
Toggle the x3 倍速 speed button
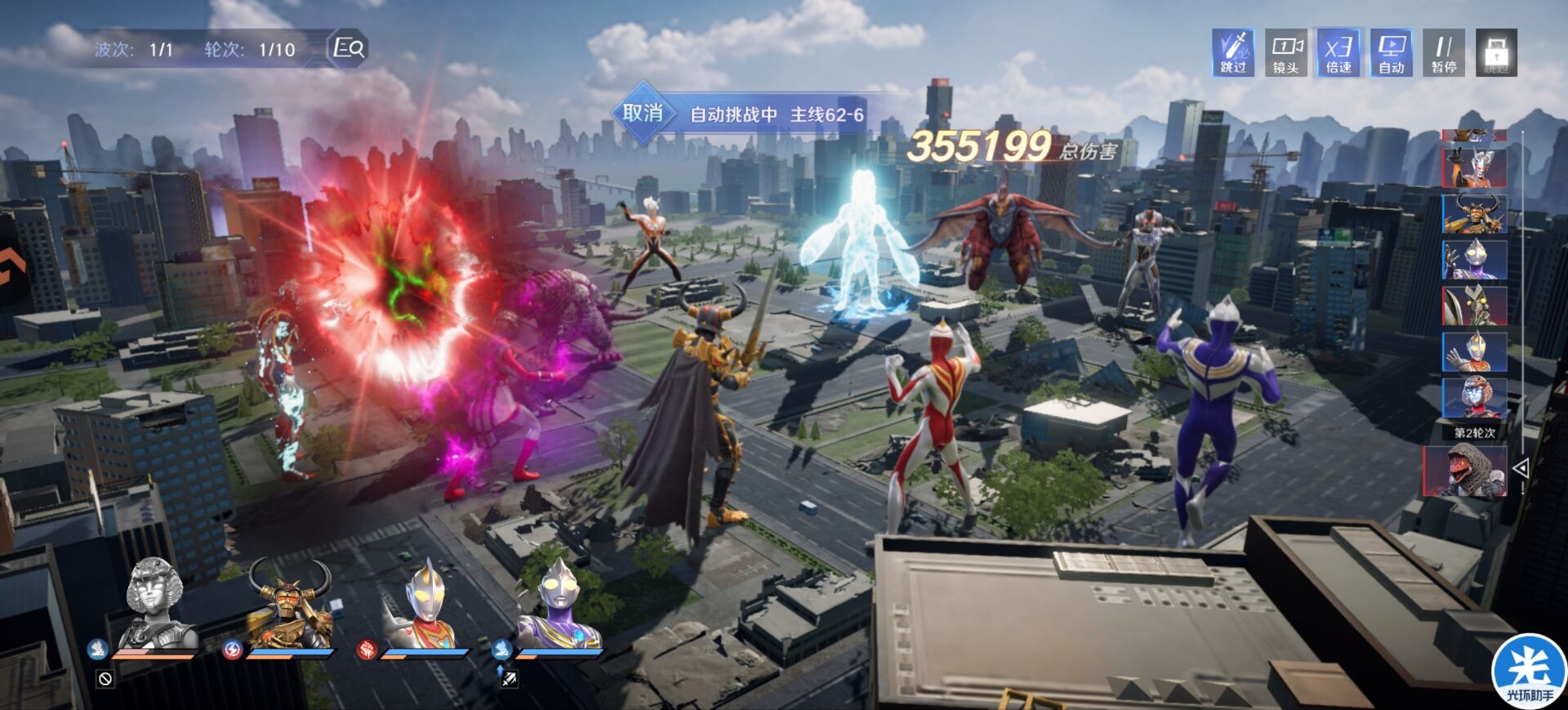1339,53
